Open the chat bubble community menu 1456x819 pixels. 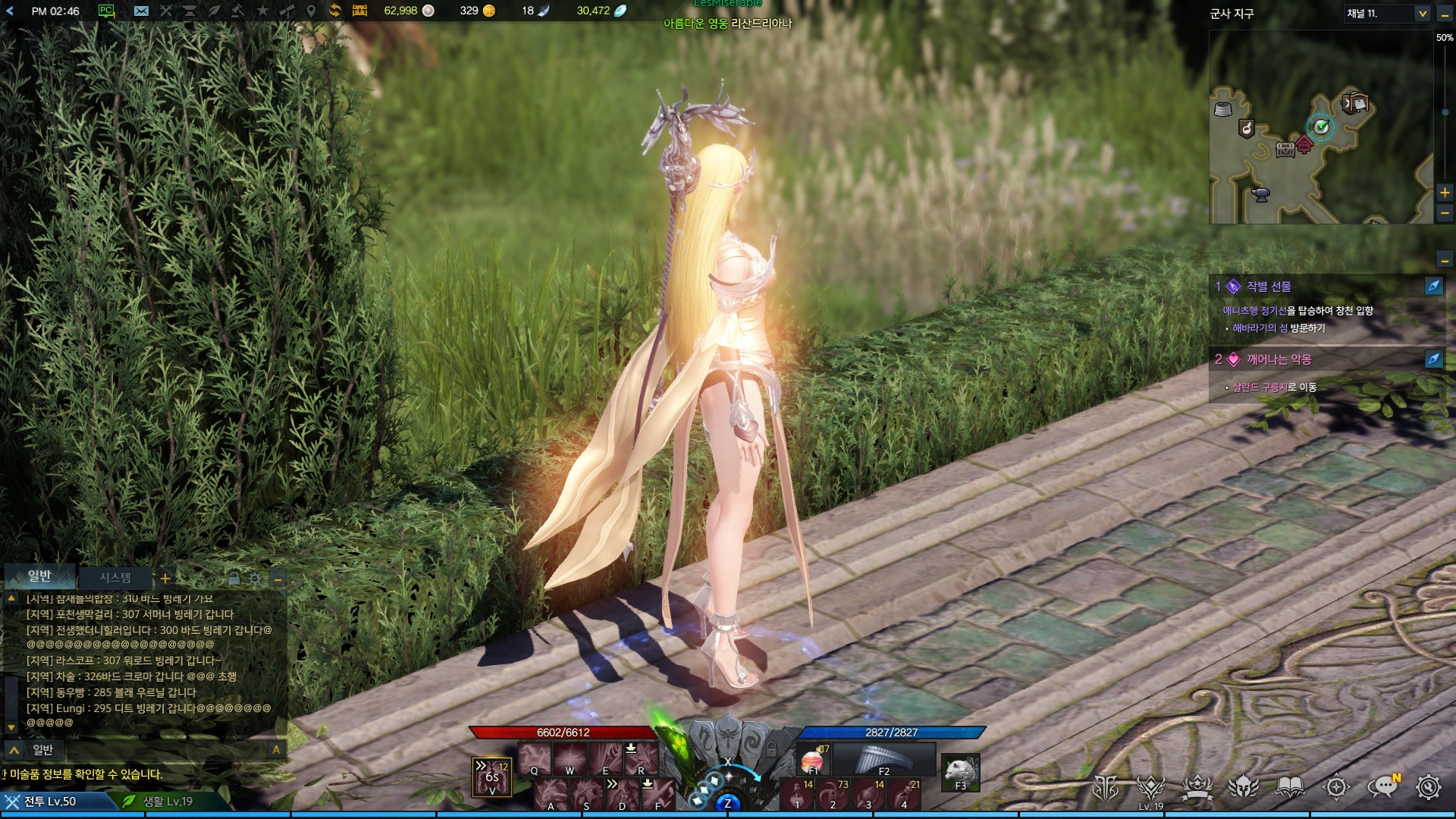(1382, 787)
